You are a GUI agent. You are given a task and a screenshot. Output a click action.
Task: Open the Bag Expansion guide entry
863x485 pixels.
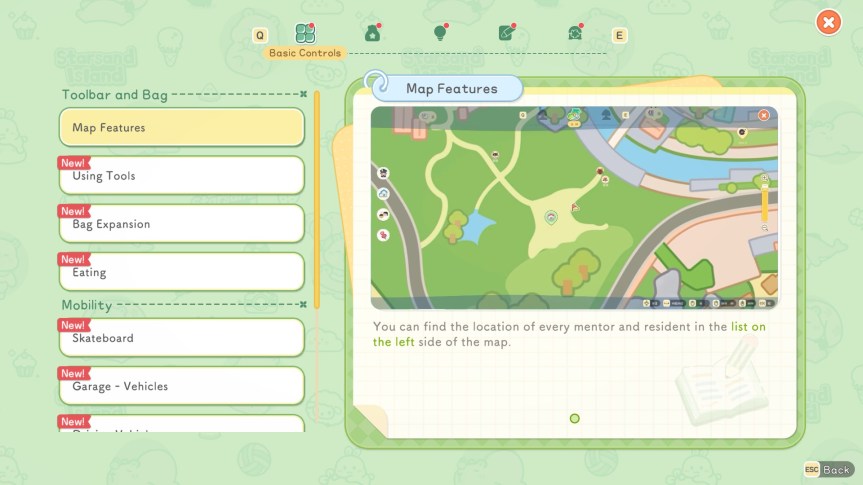(181, 224)
